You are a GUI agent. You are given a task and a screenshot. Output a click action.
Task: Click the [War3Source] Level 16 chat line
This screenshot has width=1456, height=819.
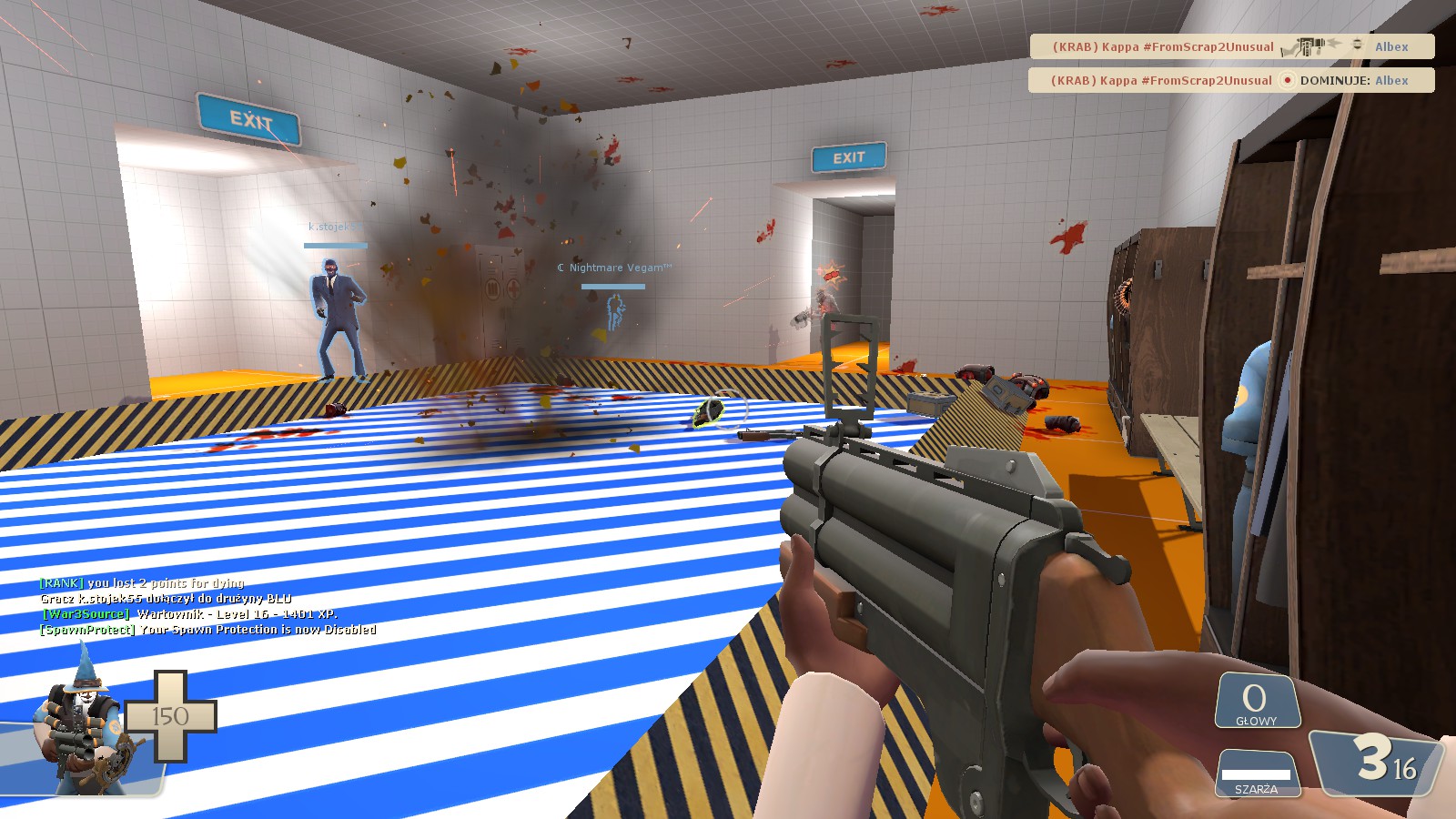point(189,614)
